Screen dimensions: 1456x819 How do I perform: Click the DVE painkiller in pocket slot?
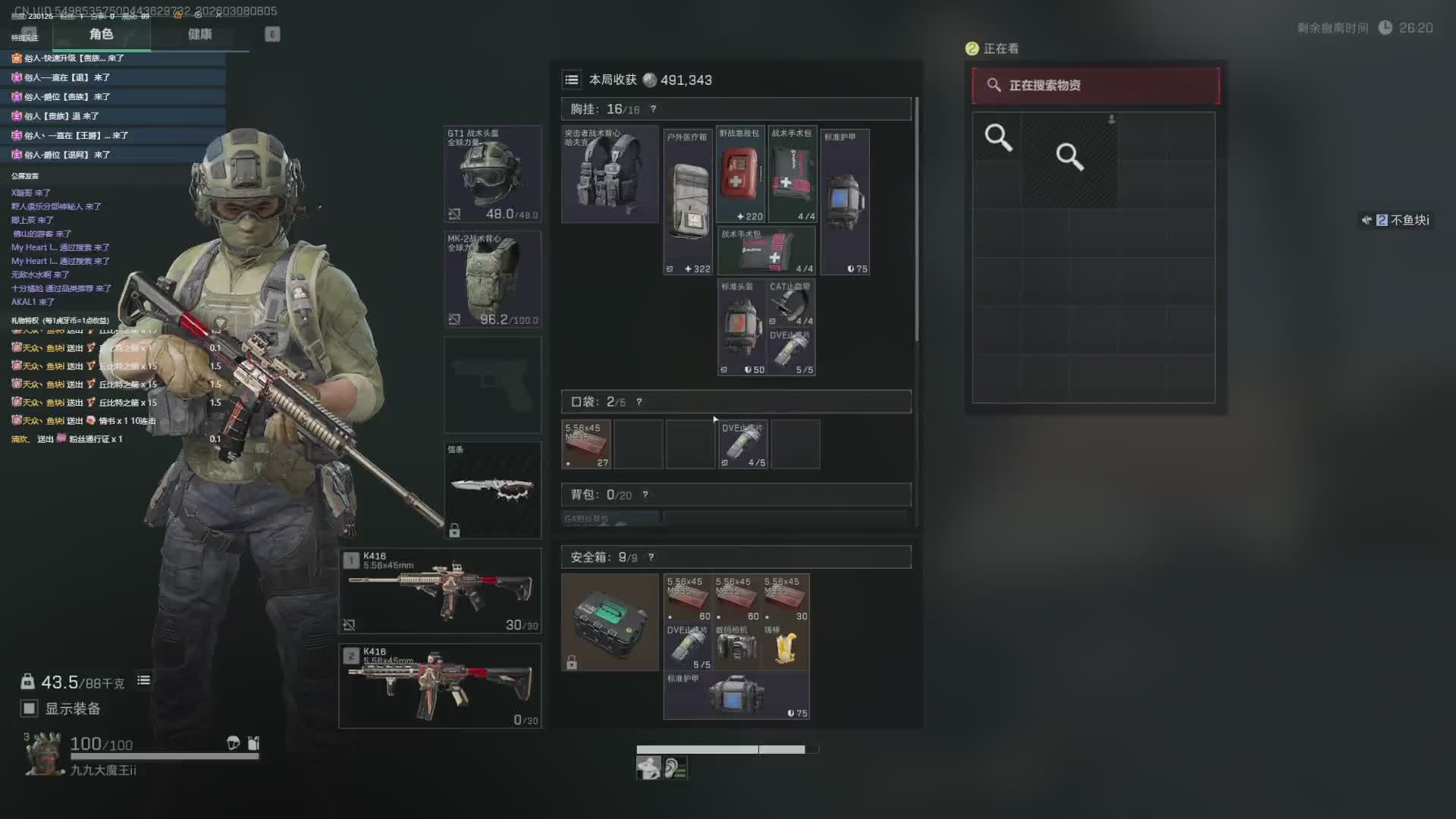tap(742, 444)
